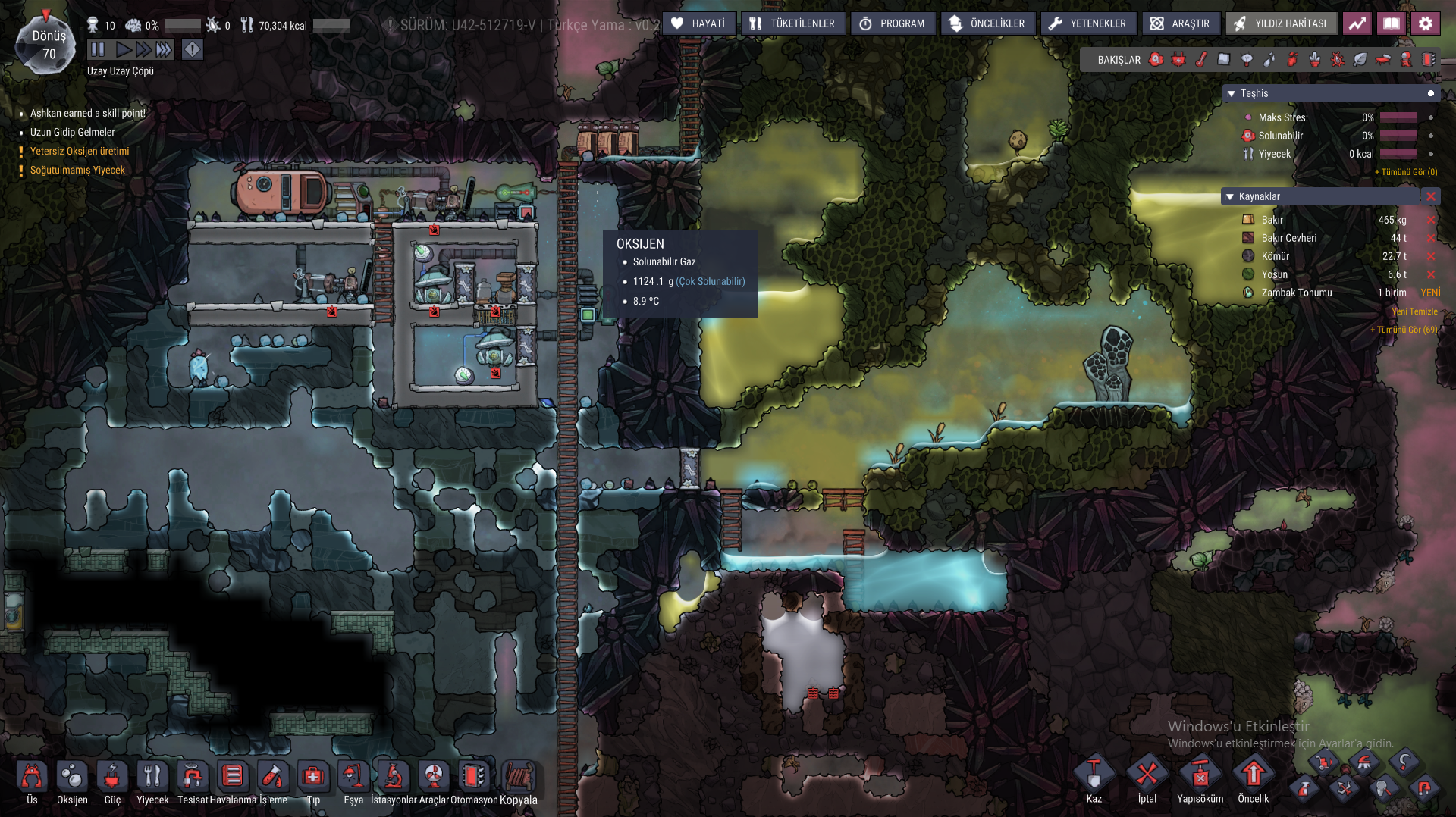Open the HAYATİ vitals menu

(698, 23)
